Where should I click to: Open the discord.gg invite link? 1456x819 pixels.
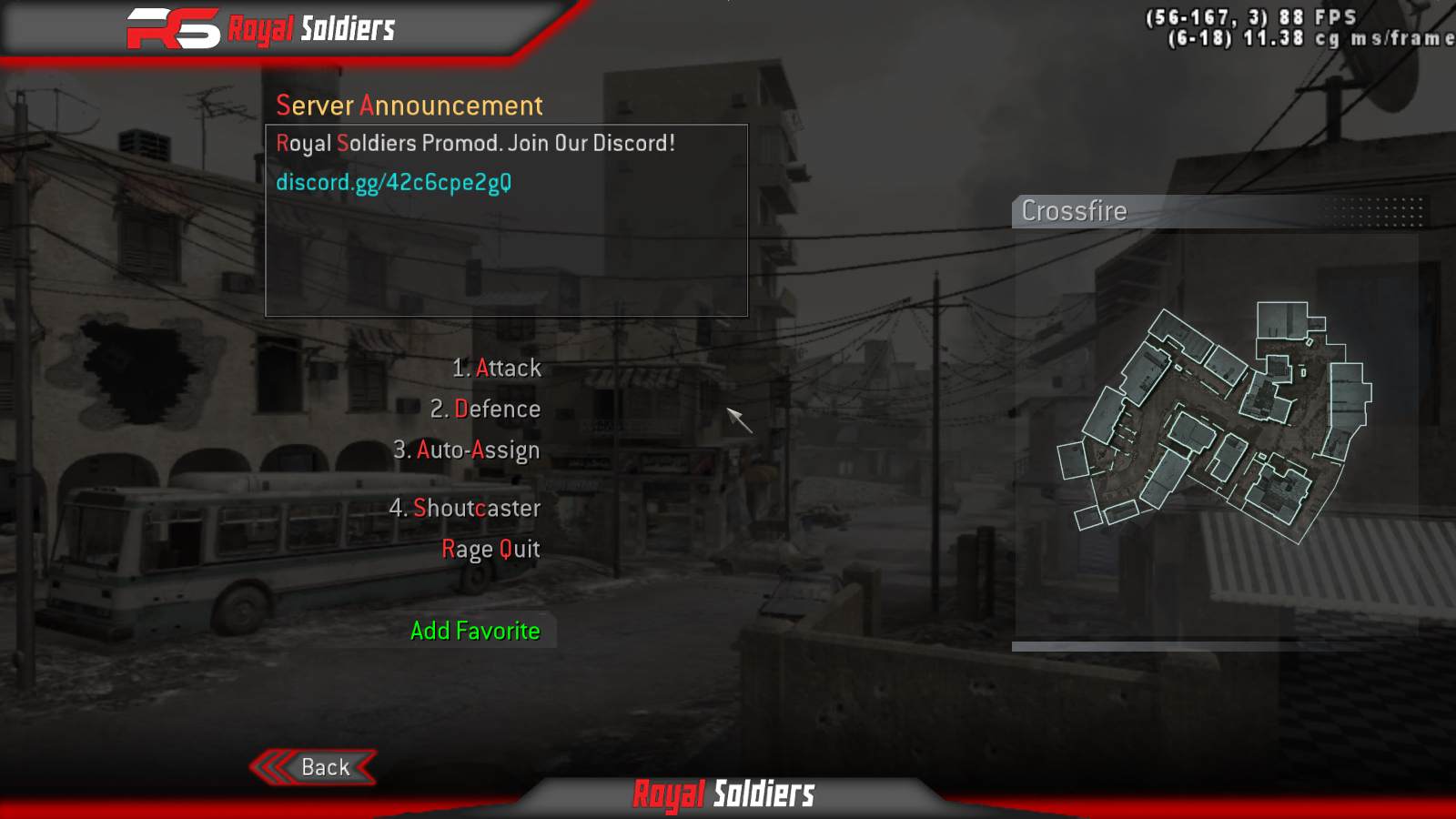(x=393, y=182)
